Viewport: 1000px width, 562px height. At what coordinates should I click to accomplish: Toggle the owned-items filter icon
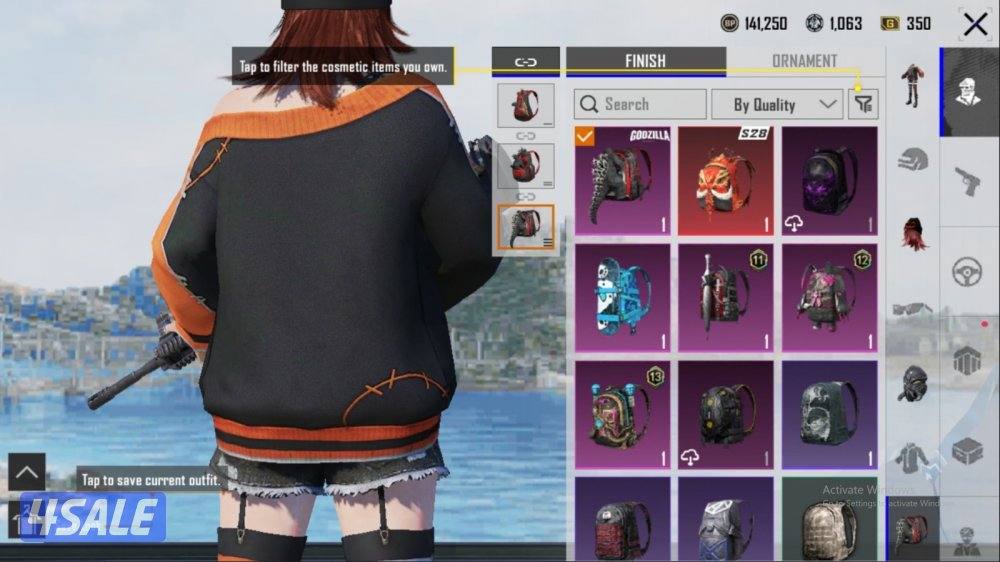click(x=862, y=104)
